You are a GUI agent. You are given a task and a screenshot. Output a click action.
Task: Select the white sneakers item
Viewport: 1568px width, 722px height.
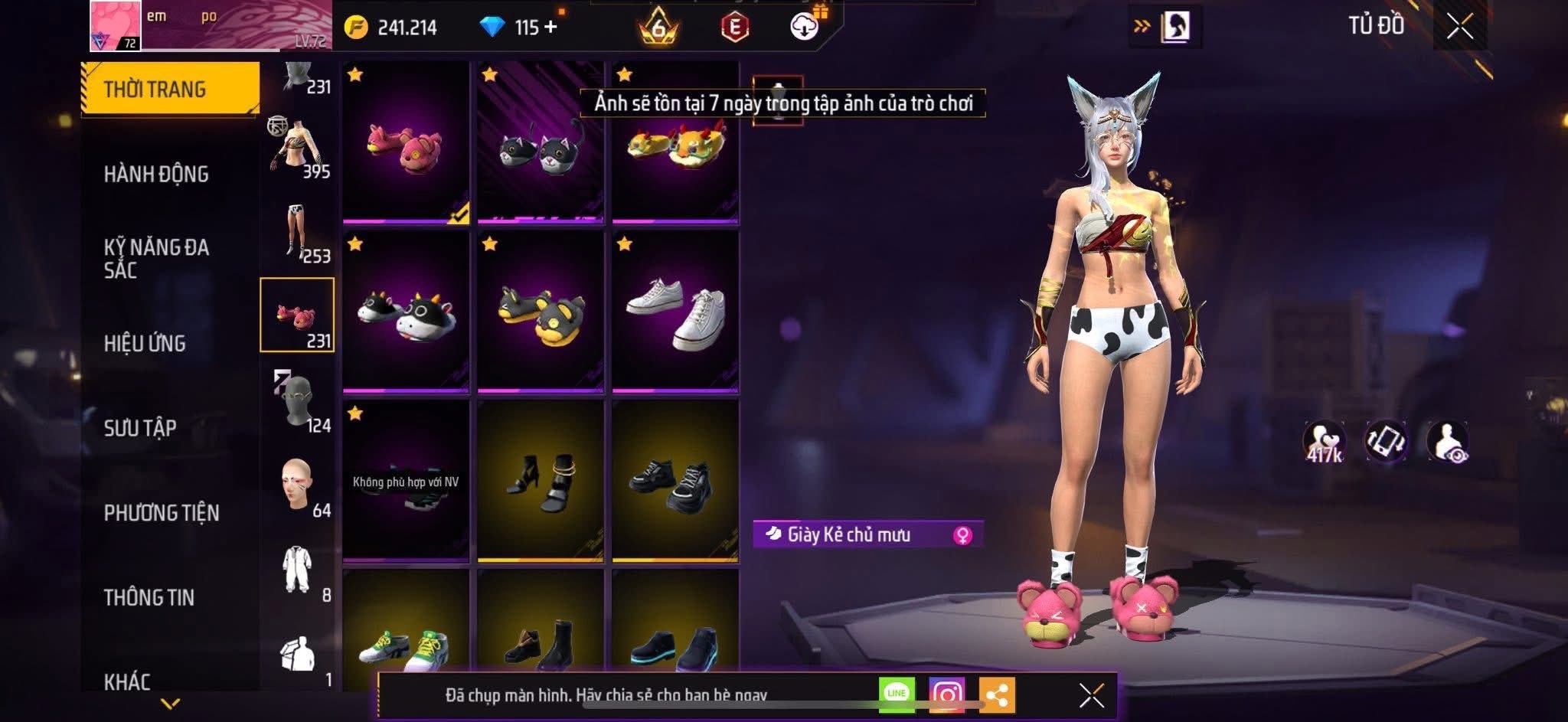click(675, 312)
